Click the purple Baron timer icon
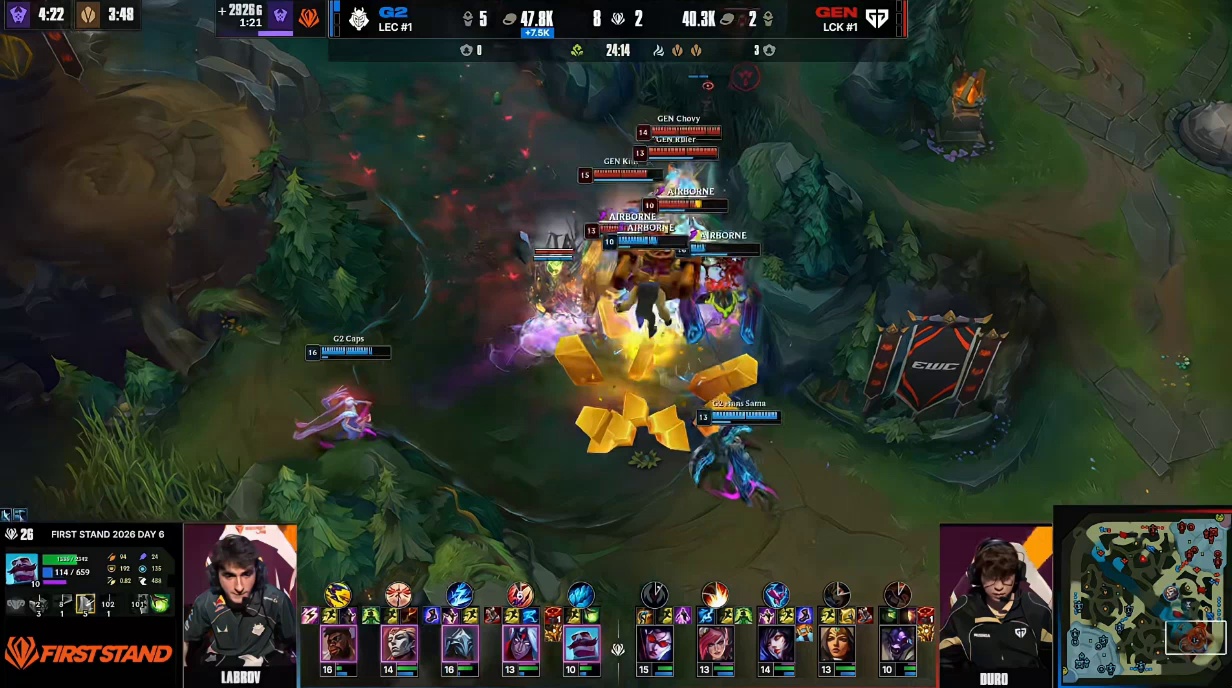Image resolution: width=1232 pixels, height=688 pixels. 18,15
